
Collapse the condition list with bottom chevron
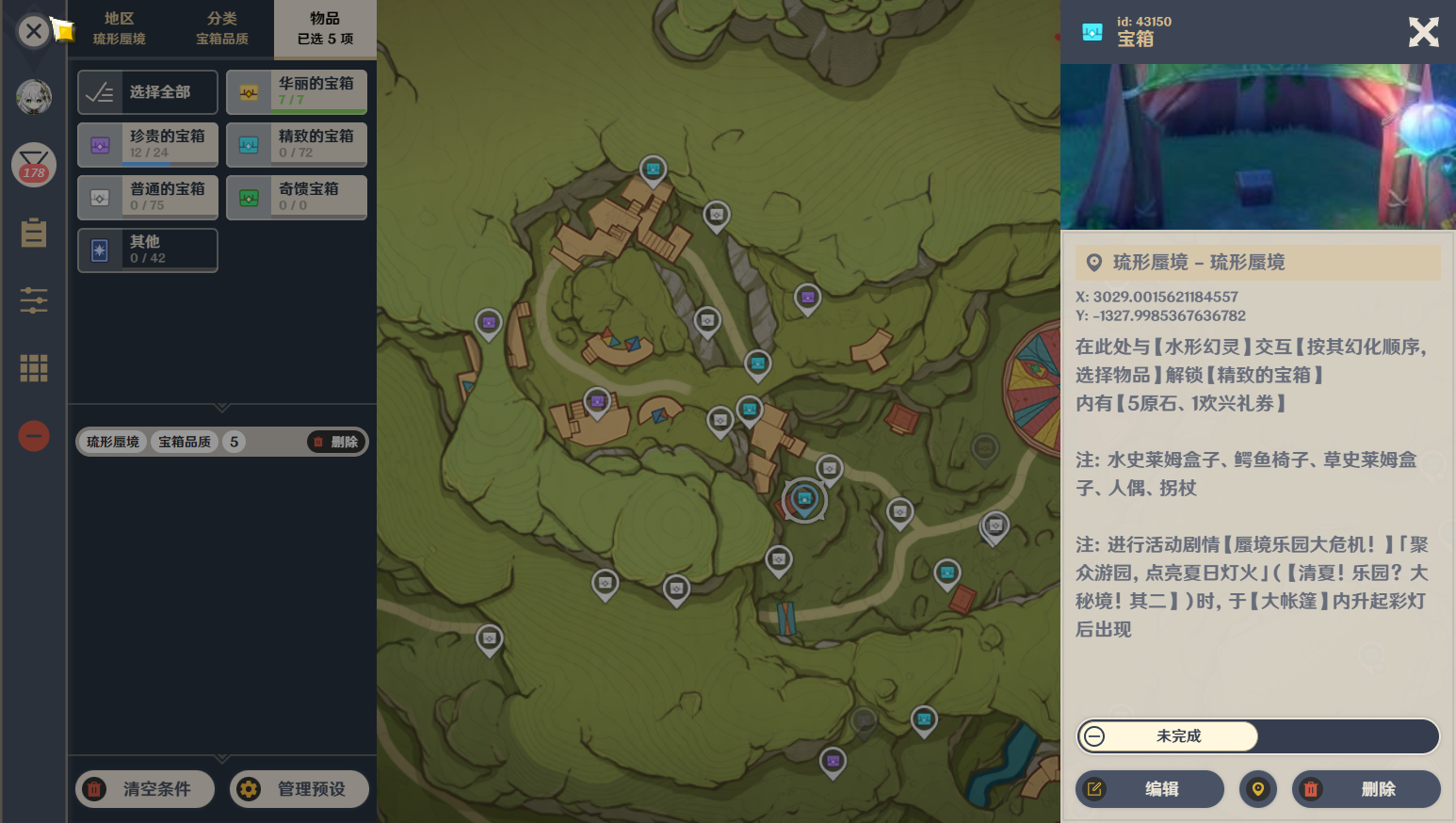222,758
